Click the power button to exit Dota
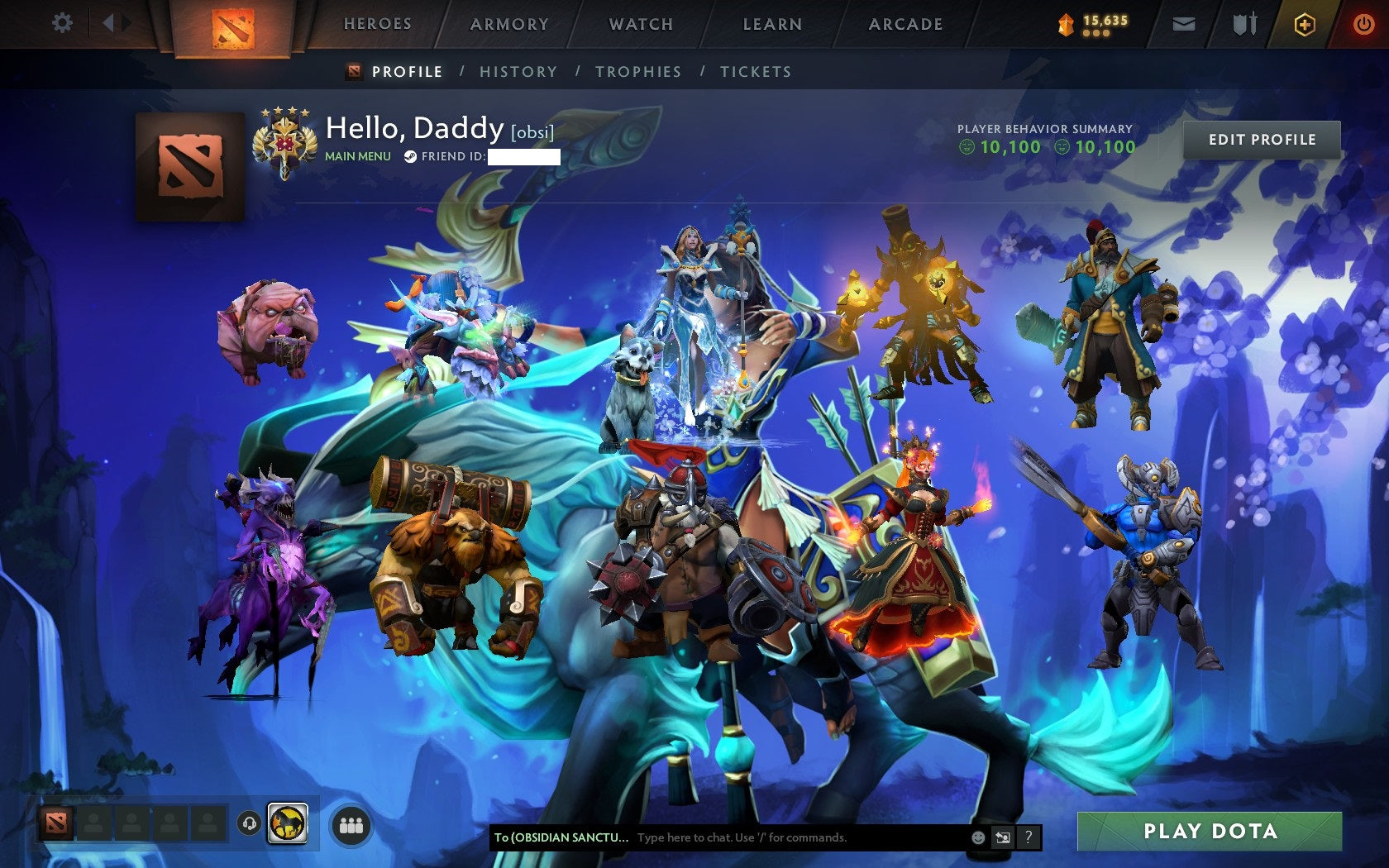 1363,24
